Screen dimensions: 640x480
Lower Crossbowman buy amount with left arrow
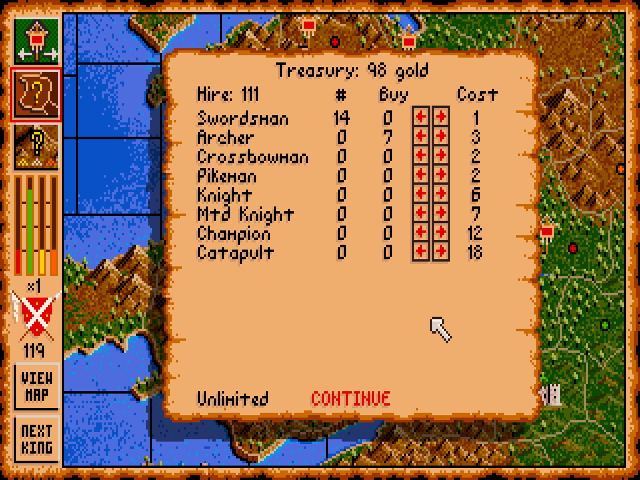click(x=421, y=157)
